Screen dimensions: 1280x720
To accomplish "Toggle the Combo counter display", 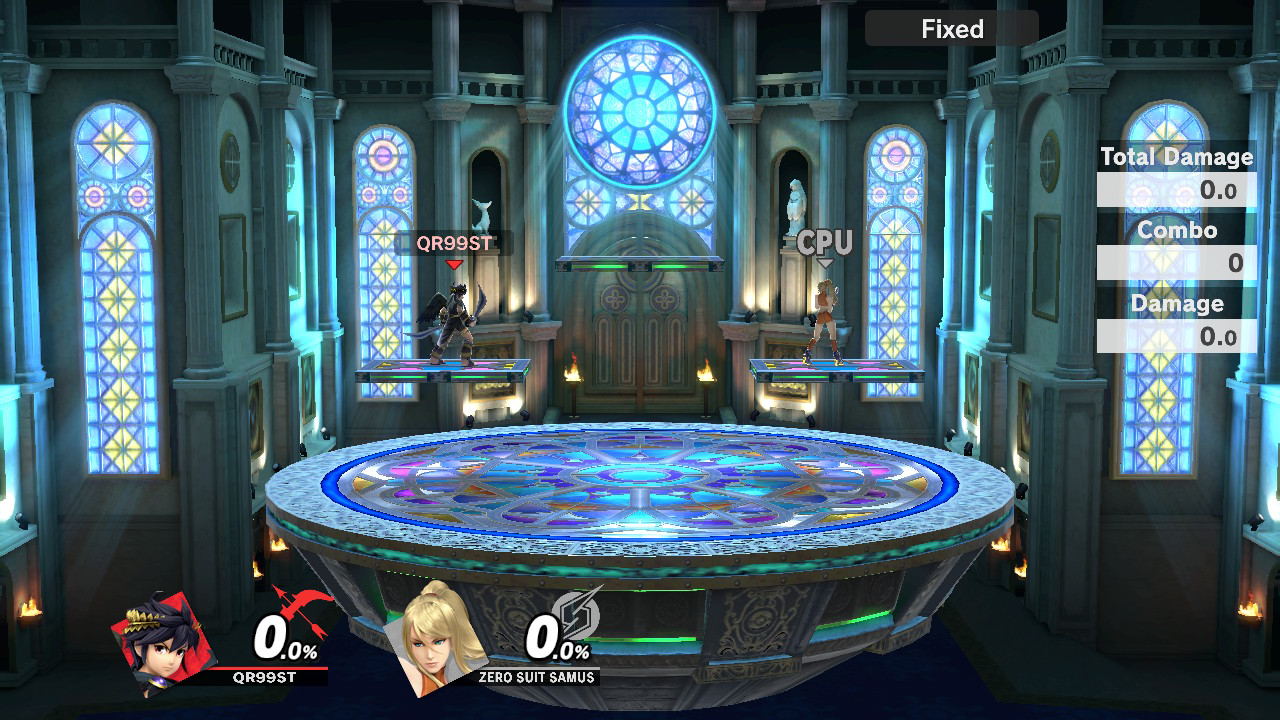I will (x=1178, y=230).
